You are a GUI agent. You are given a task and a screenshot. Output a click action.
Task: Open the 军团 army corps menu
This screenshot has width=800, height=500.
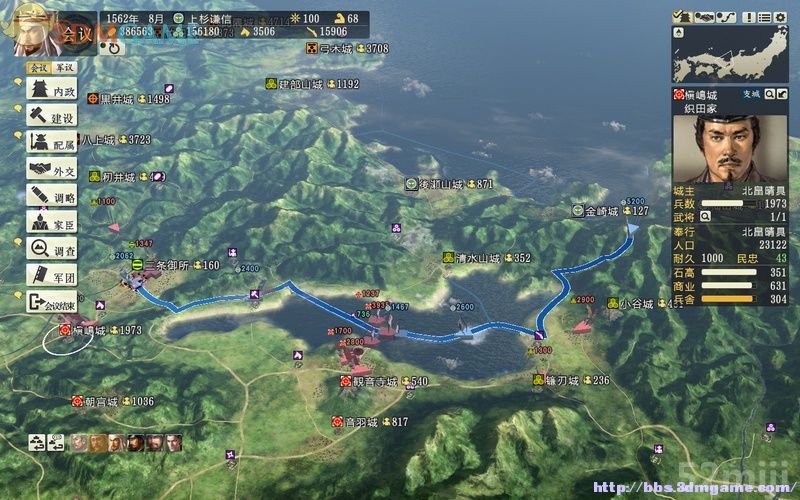52,277
